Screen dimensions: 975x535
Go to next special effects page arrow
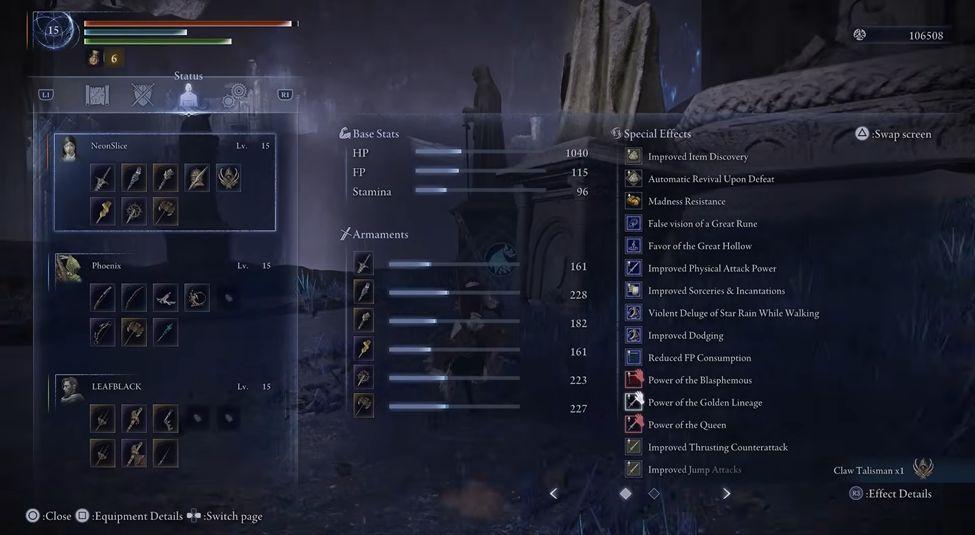[x=726, y=493]
